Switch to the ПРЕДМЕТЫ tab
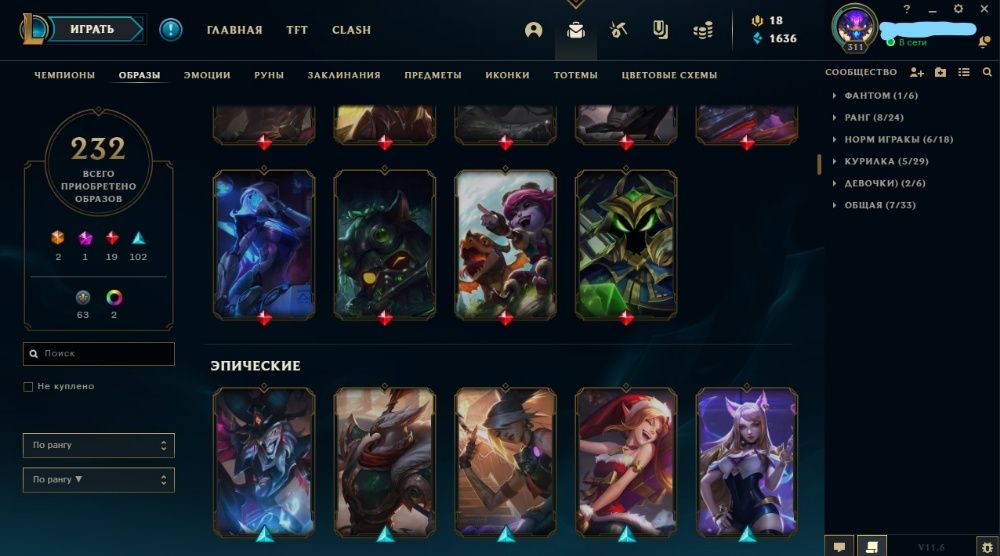 (433, 75)
